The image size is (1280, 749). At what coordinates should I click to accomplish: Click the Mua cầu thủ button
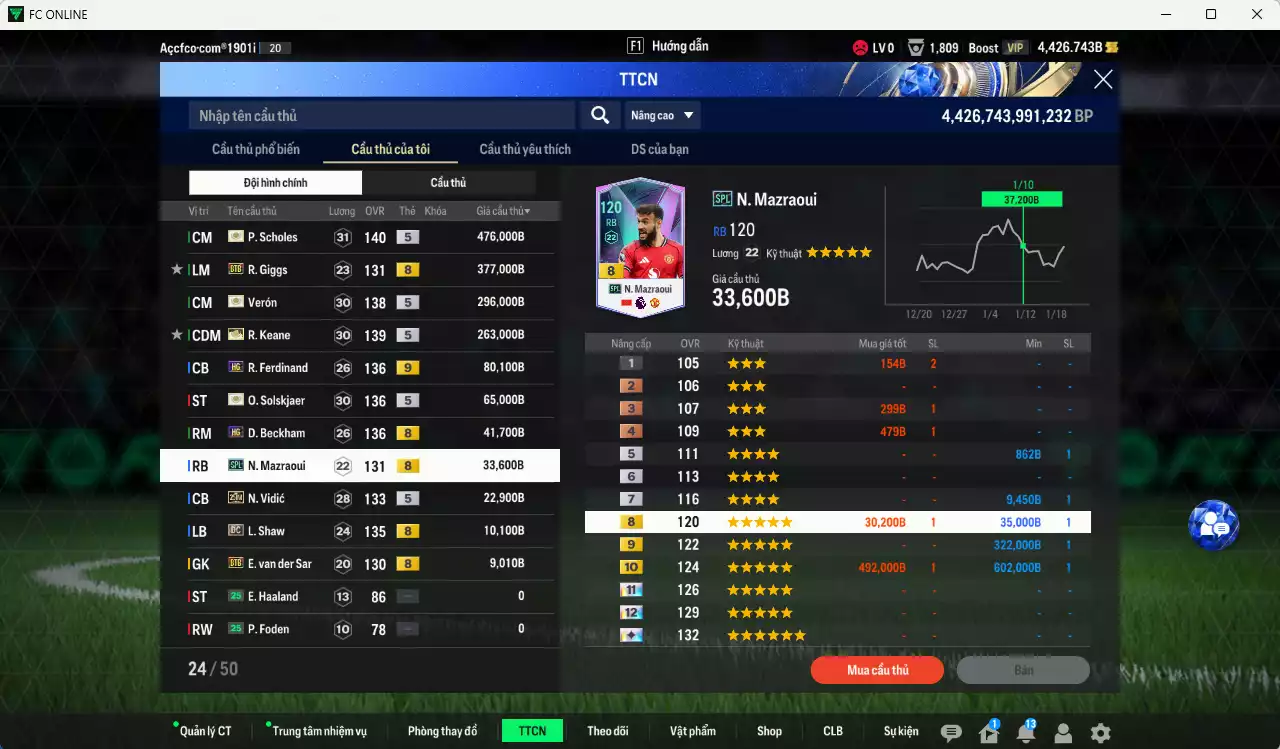(x=877, y=670)
